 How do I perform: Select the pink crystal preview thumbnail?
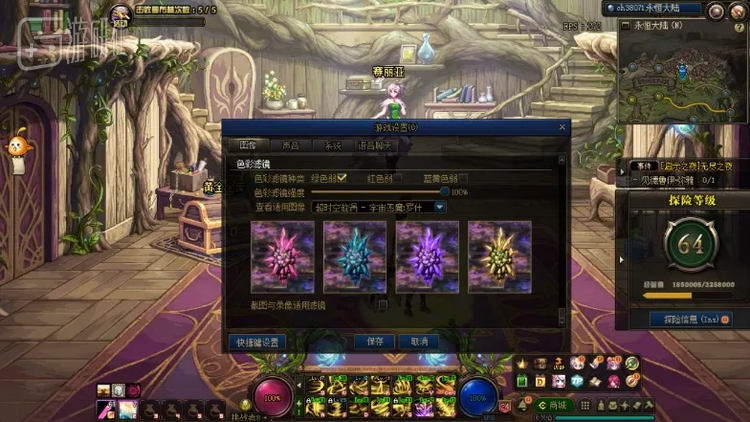click(x=283, y=257)
